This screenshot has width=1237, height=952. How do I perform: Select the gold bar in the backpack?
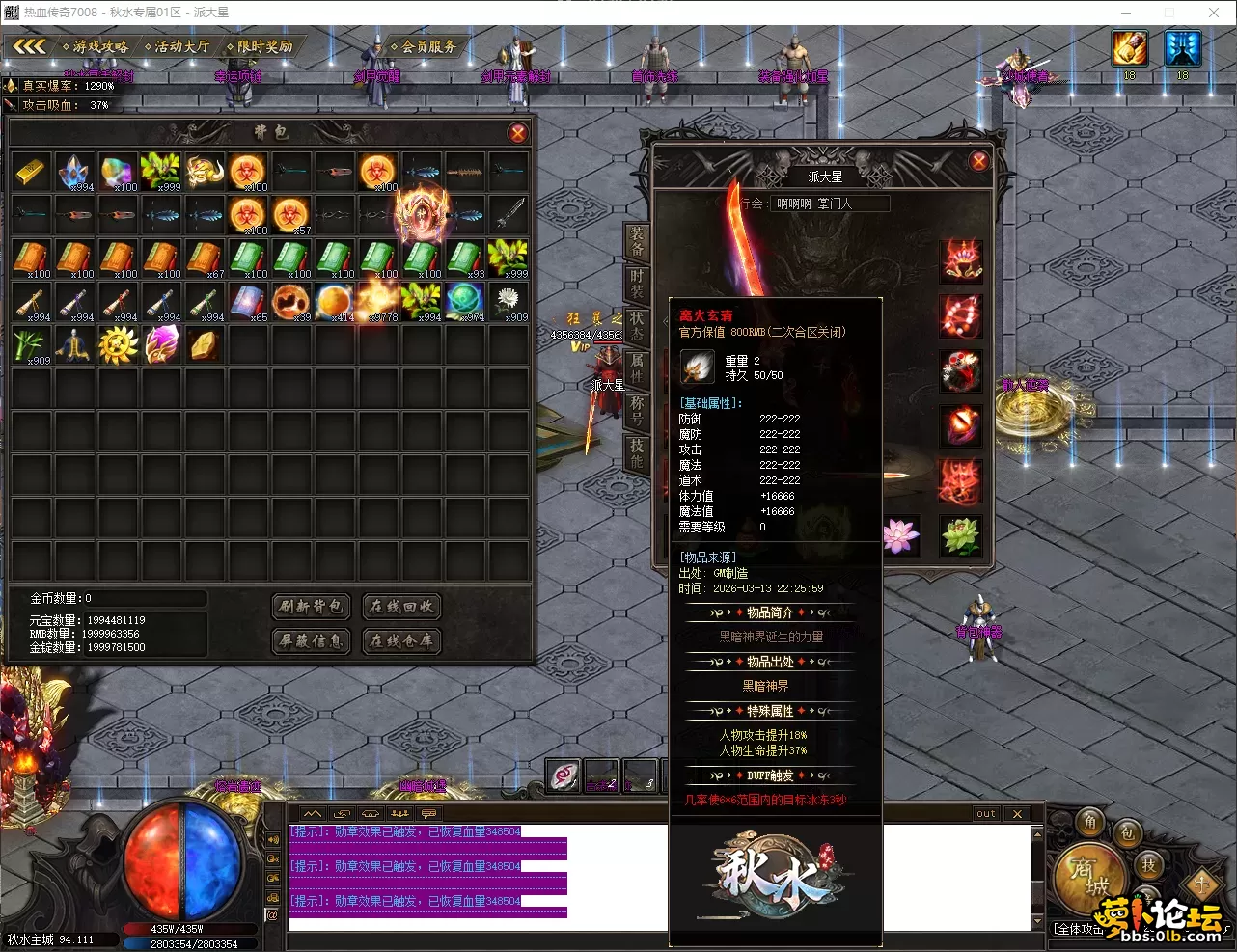(32, 172)
